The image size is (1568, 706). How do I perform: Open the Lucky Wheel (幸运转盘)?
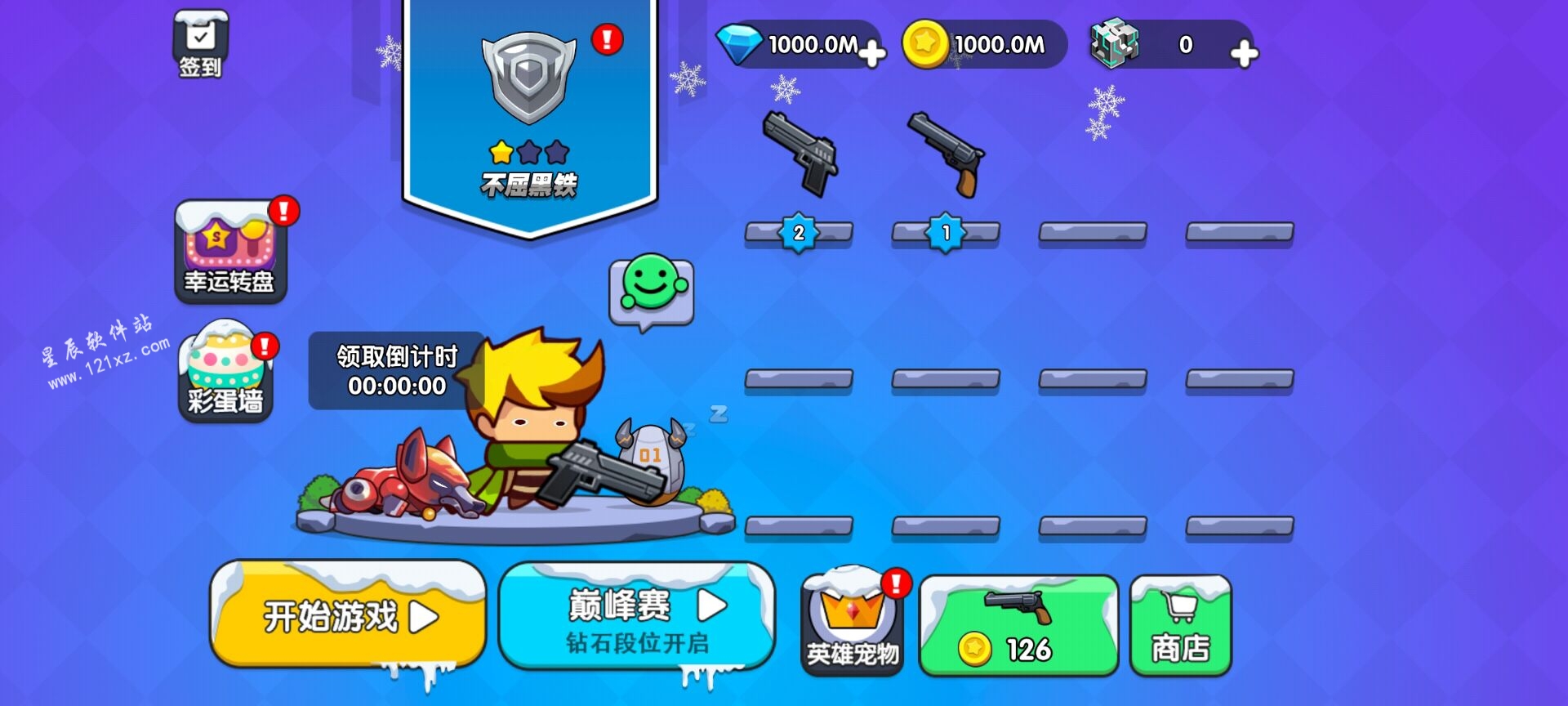231,252
